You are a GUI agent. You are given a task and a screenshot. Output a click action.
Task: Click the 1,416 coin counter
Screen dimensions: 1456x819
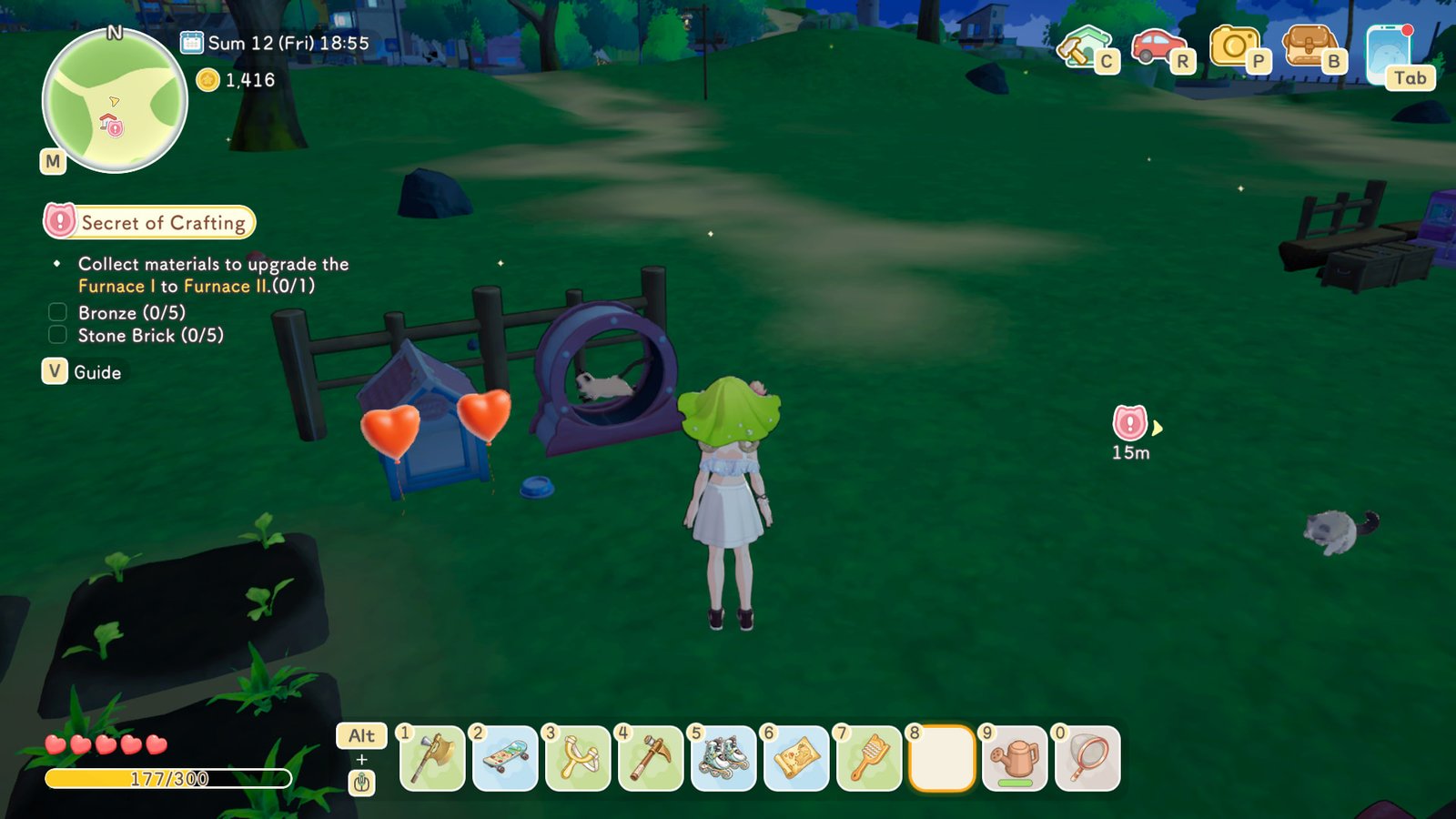235,80
